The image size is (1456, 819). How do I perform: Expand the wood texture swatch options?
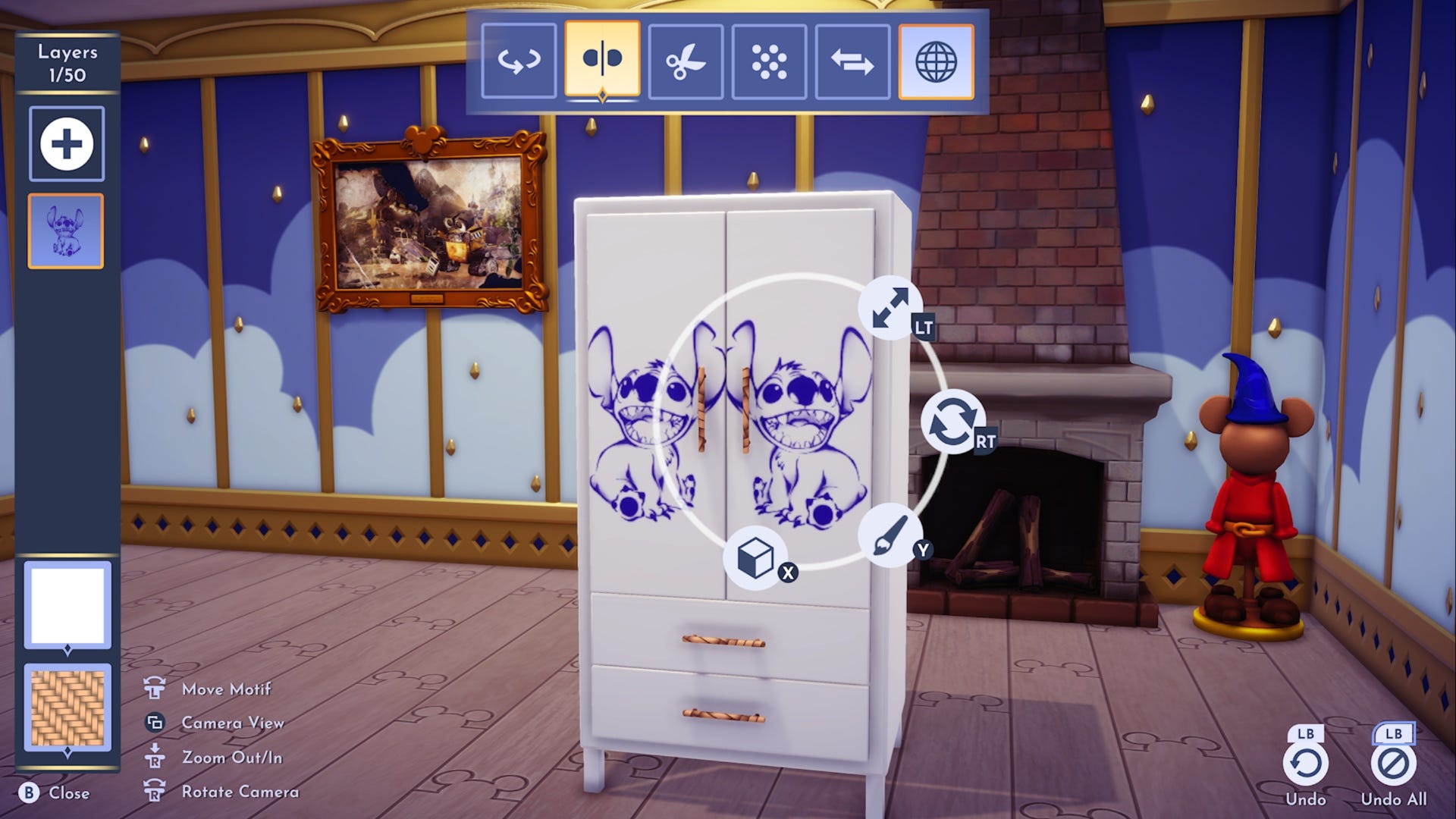click(67, 751)
